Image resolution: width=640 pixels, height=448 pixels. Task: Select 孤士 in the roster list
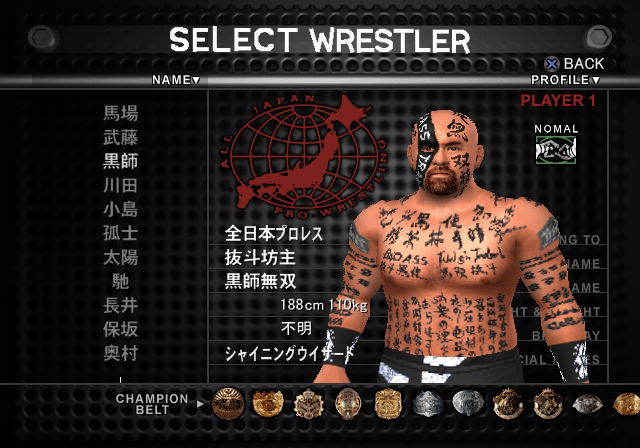(x=121, y=233)
